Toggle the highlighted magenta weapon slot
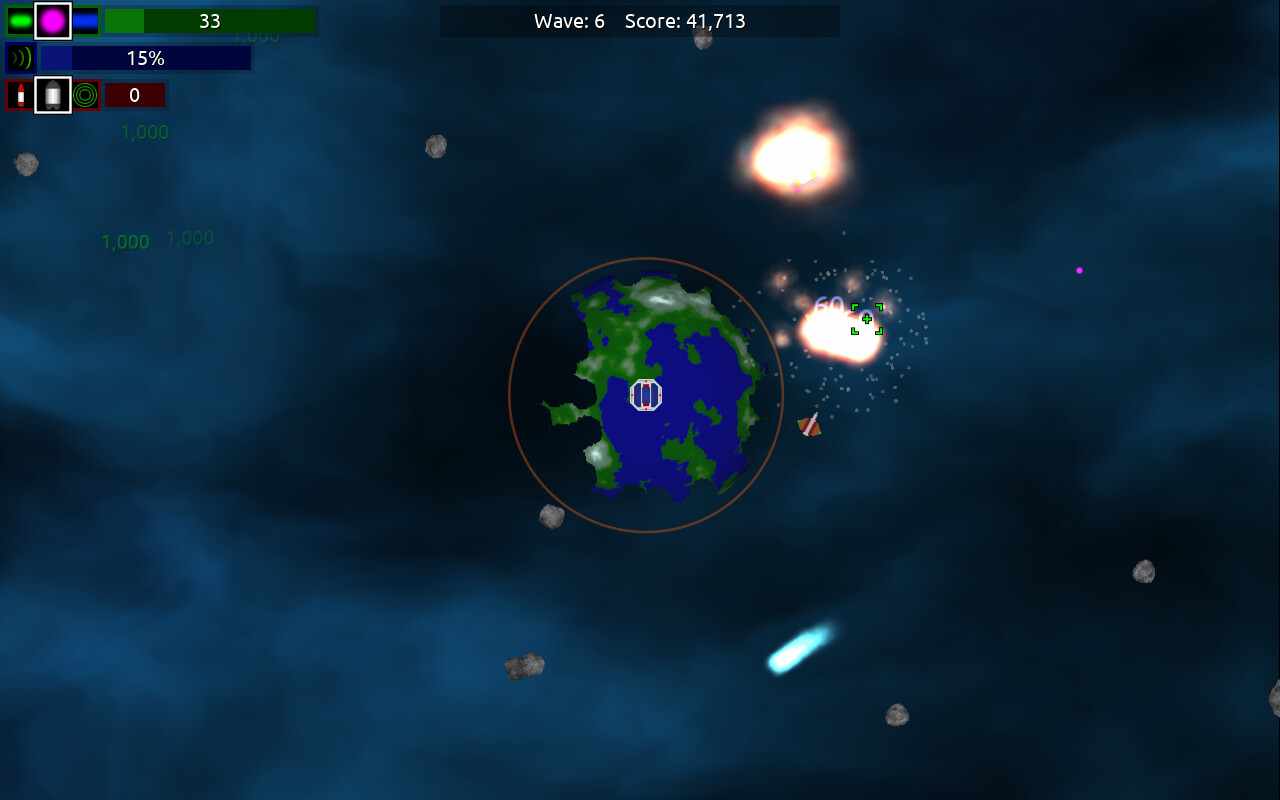Viewport: 1280px width, 800px height. [53, 21]
